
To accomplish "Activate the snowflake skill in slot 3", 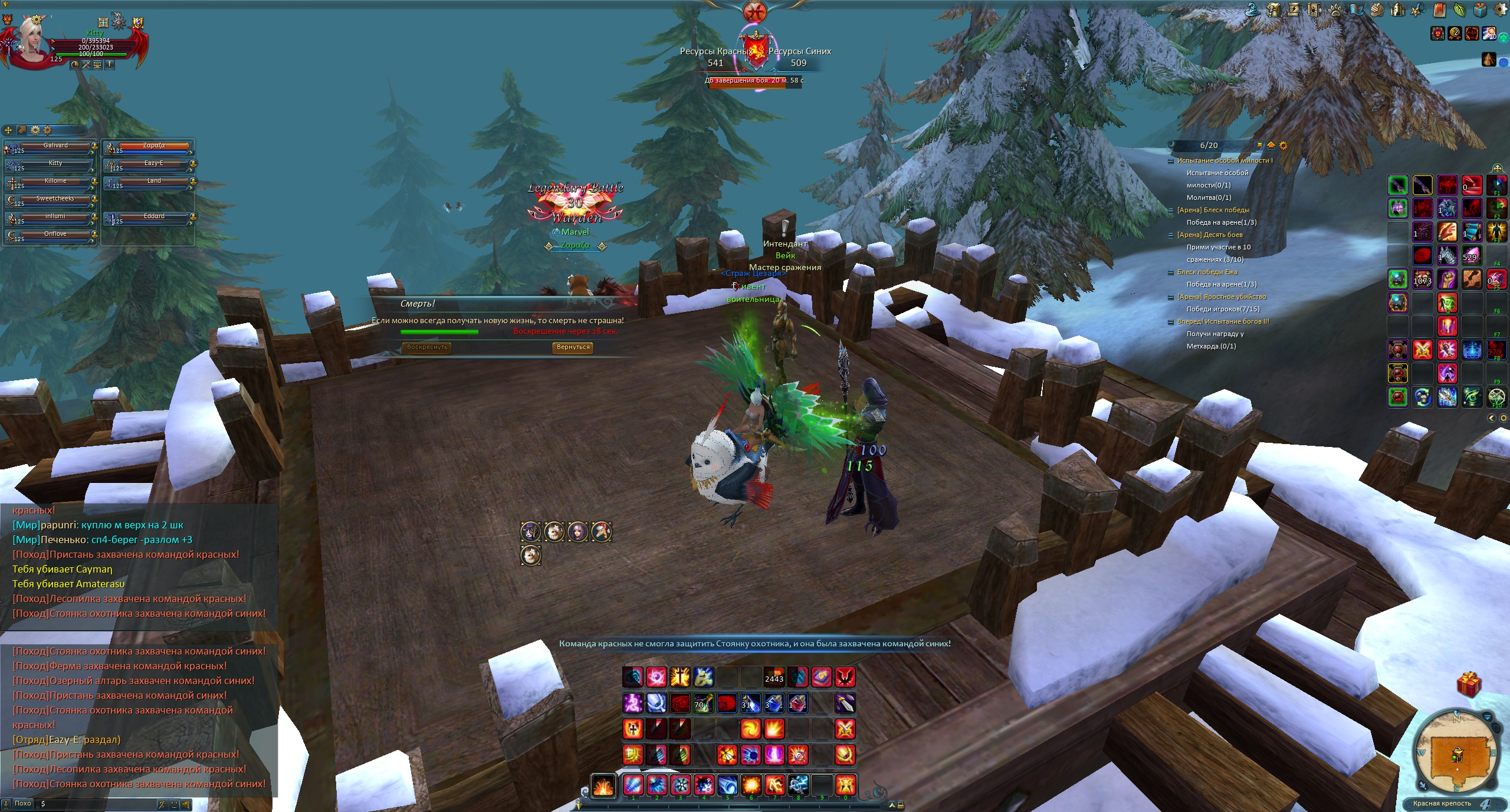I will [680, 785].
